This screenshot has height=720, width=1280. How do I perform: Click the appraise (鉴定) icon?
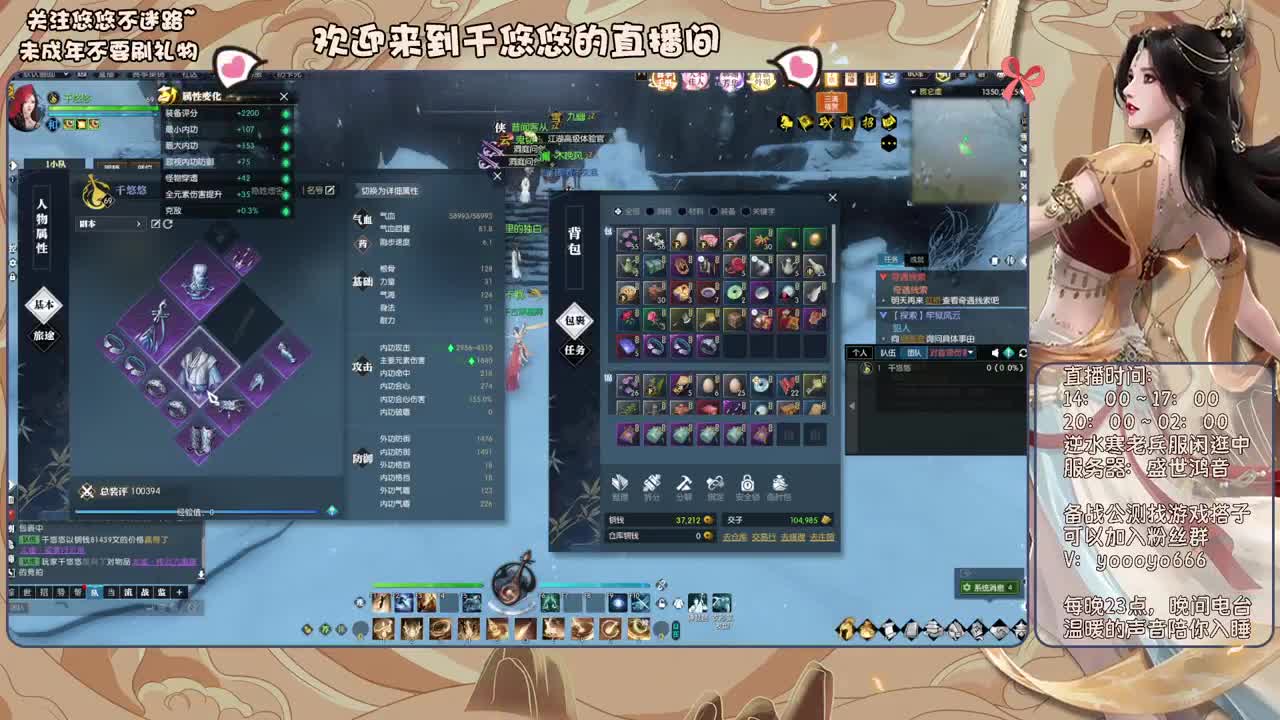click(714, 481)
